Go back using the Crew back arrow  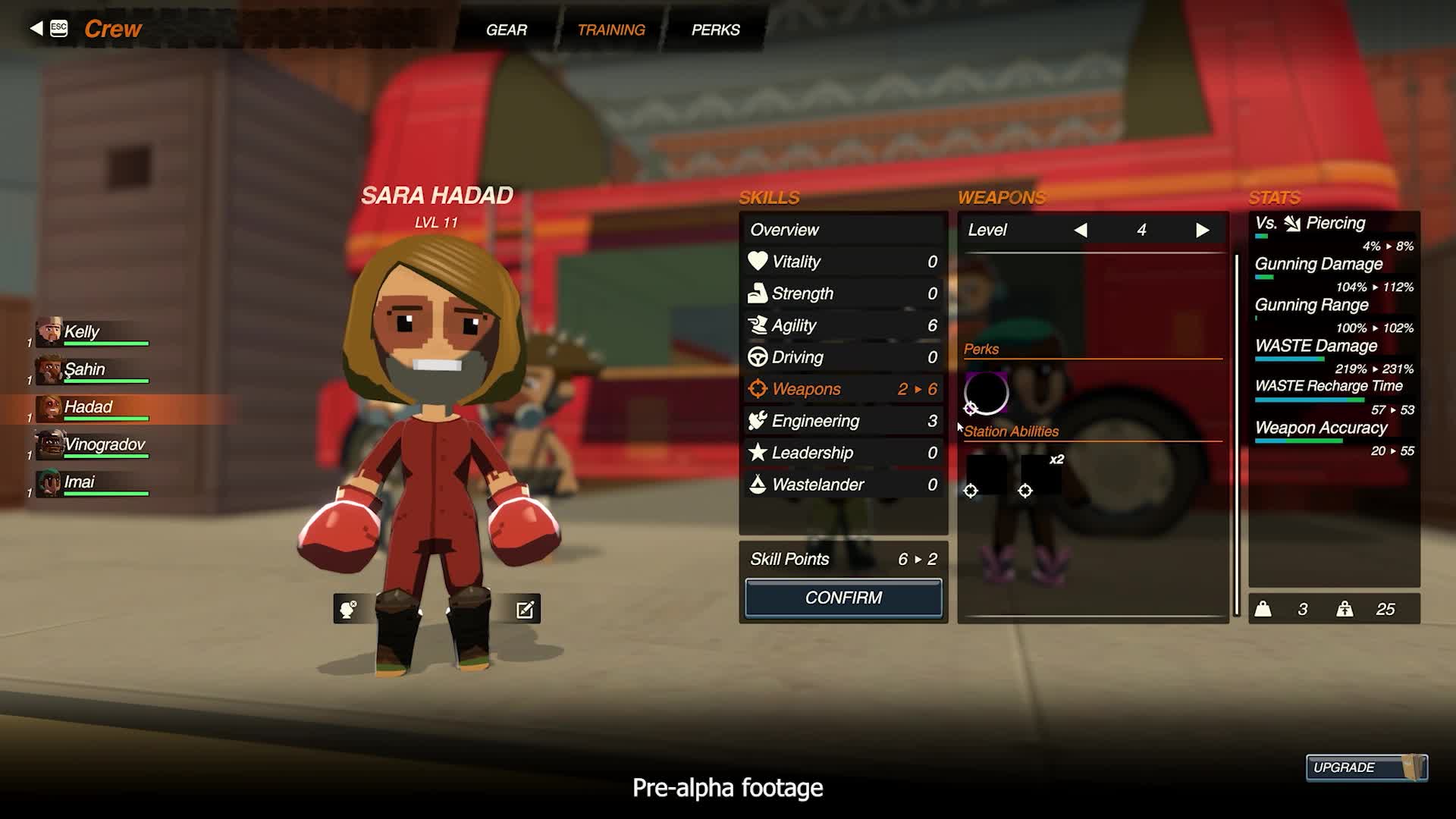tap(36, 29)
